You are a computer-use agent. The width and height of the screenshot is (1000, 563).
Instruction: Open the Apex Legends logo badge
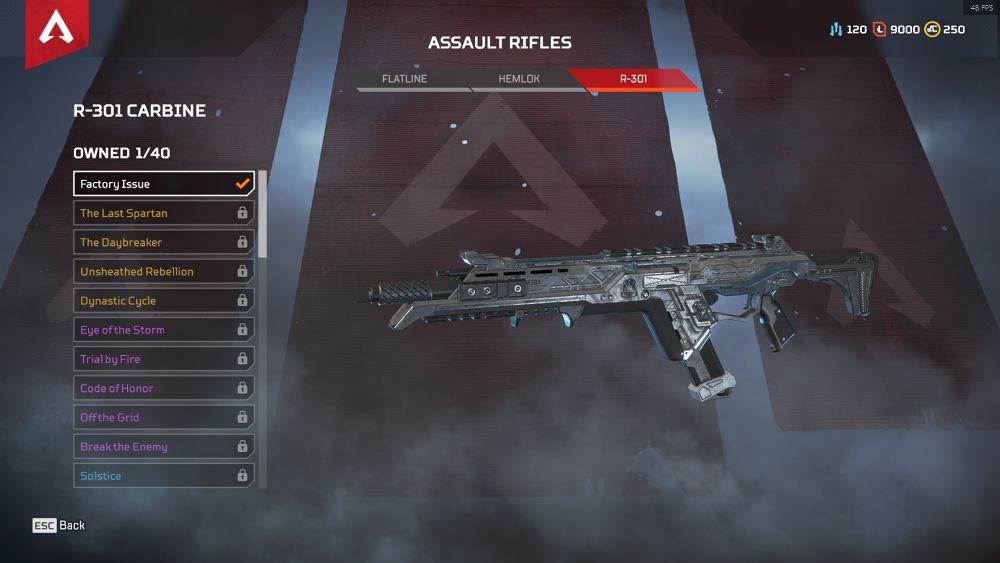pyautogui.click(x=56, y=30)
